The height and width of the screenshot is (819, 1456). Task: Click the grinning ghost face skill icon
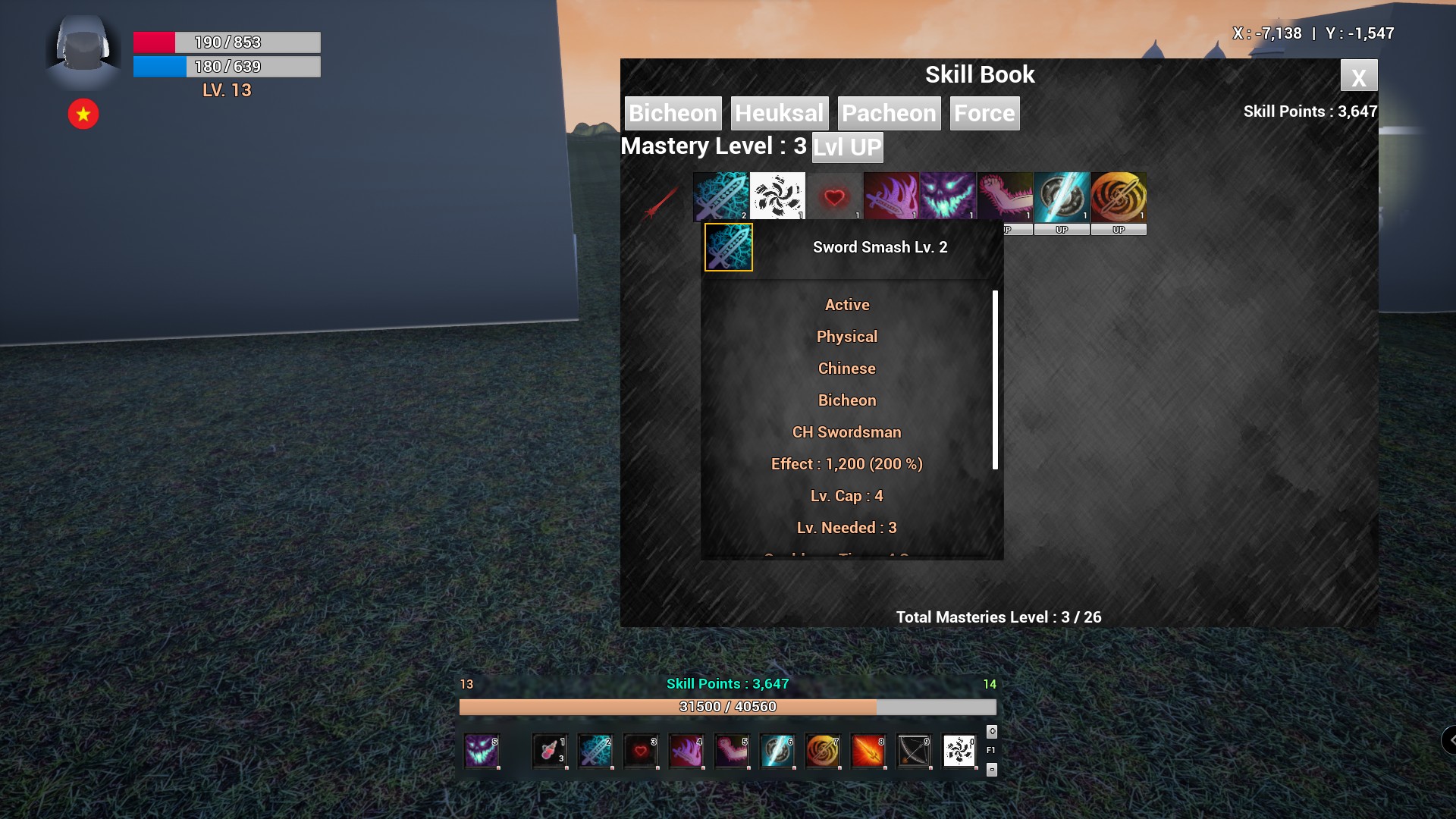(948, 196)
